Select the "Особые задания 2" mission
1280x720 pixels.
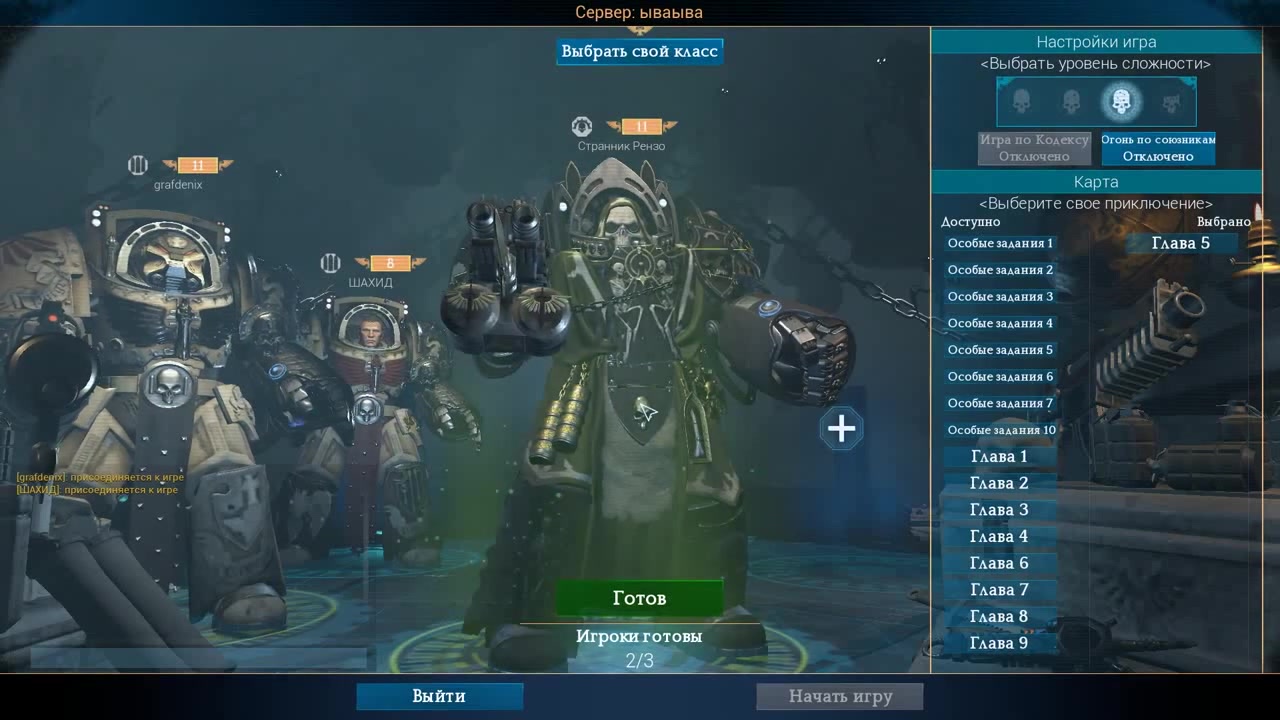[1000, 270]
